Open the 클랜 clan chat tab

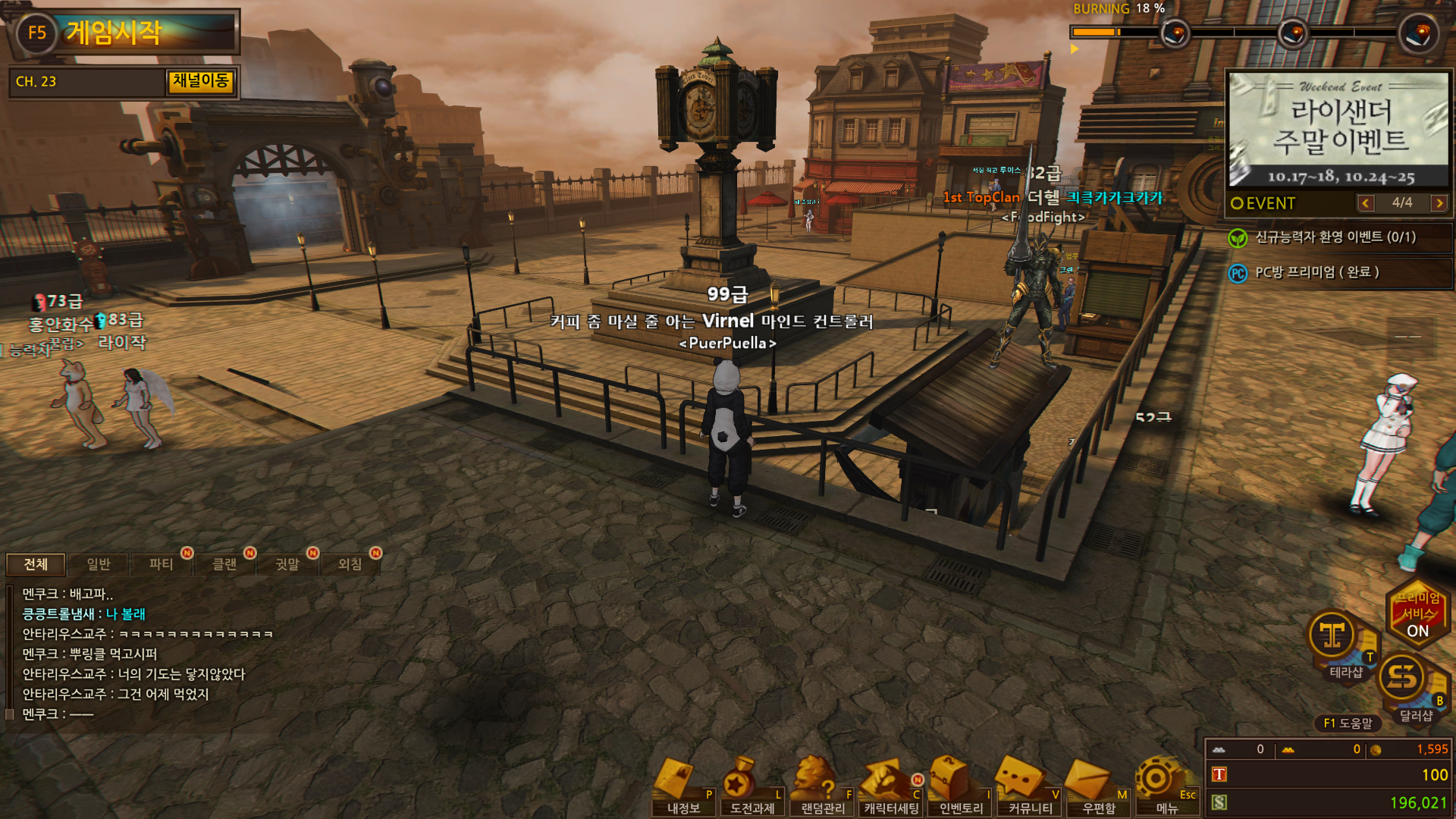(x=224, y=563)
